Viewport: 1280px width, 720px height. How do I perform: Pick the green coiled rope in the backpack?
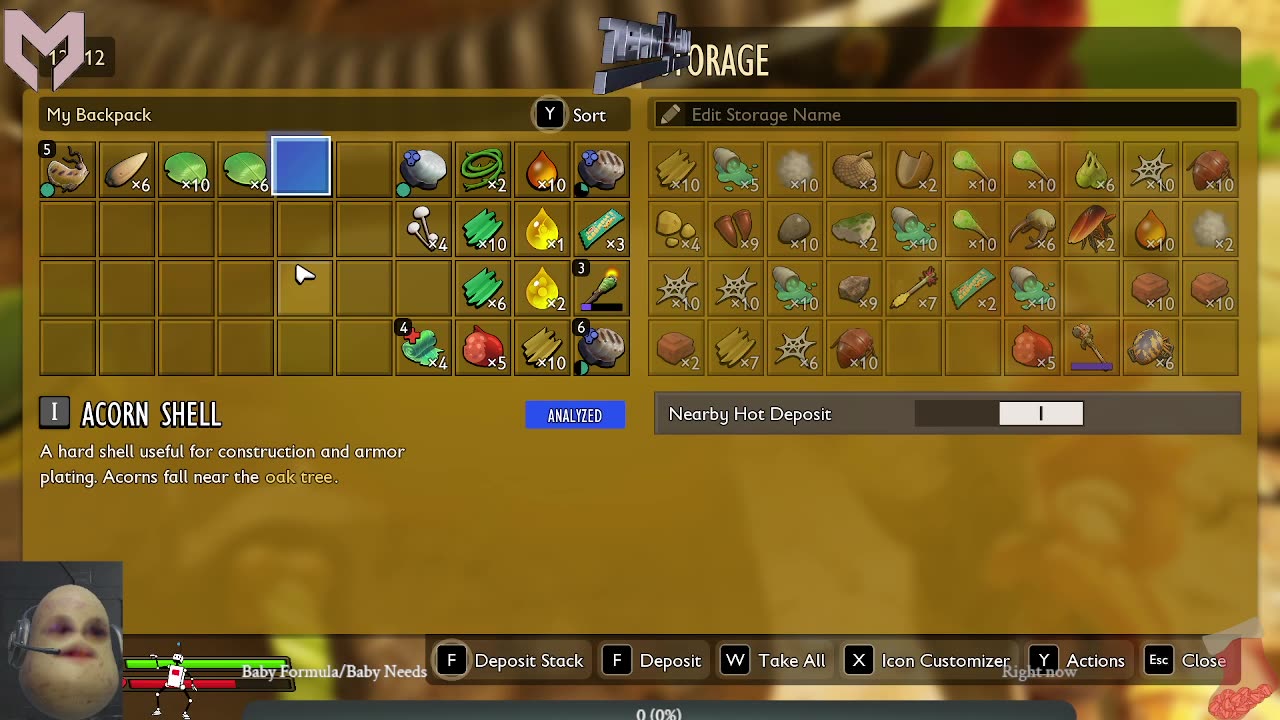483,169
